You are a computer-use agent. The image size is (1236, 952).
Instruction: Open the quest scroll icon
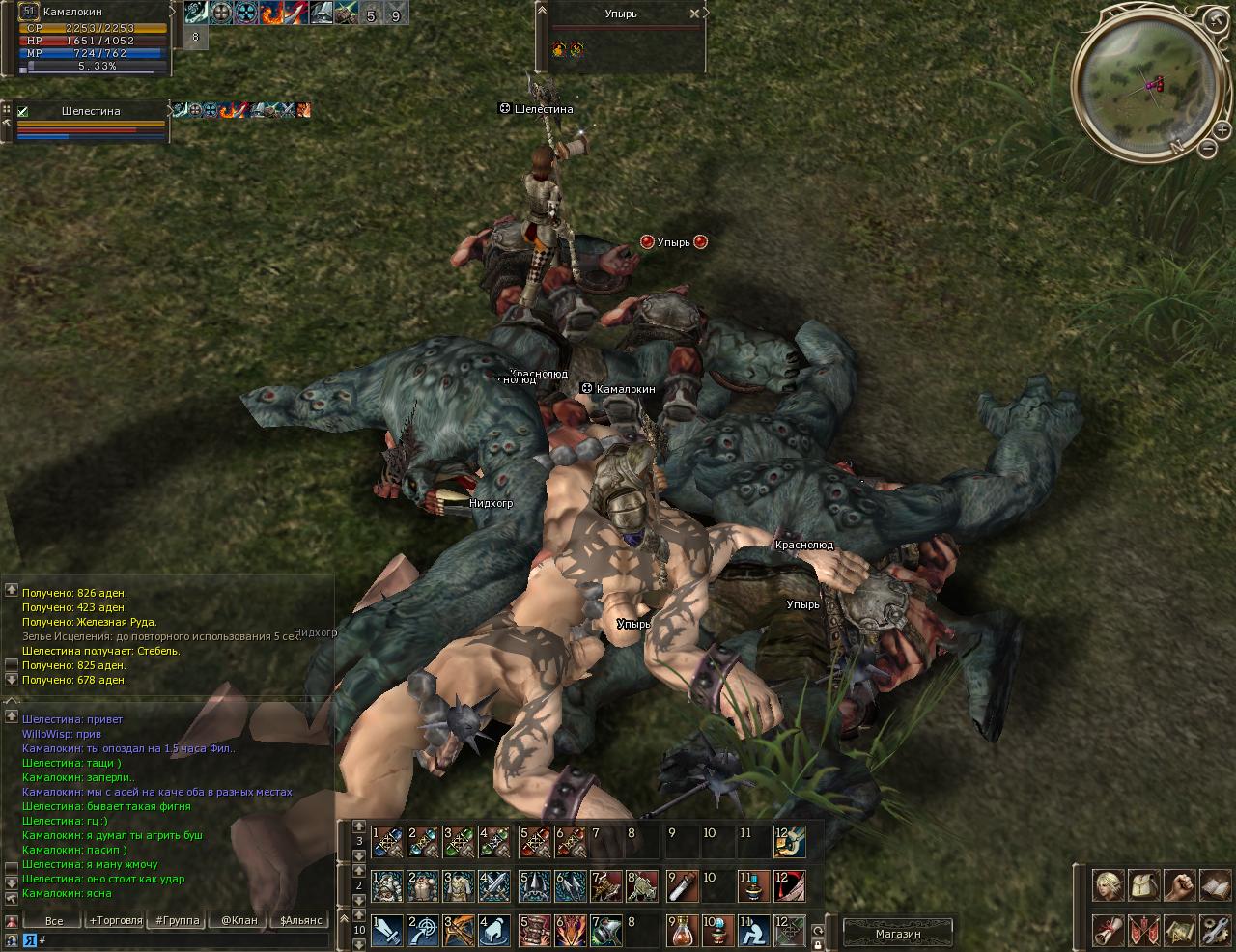click(x=1107, y=931)
